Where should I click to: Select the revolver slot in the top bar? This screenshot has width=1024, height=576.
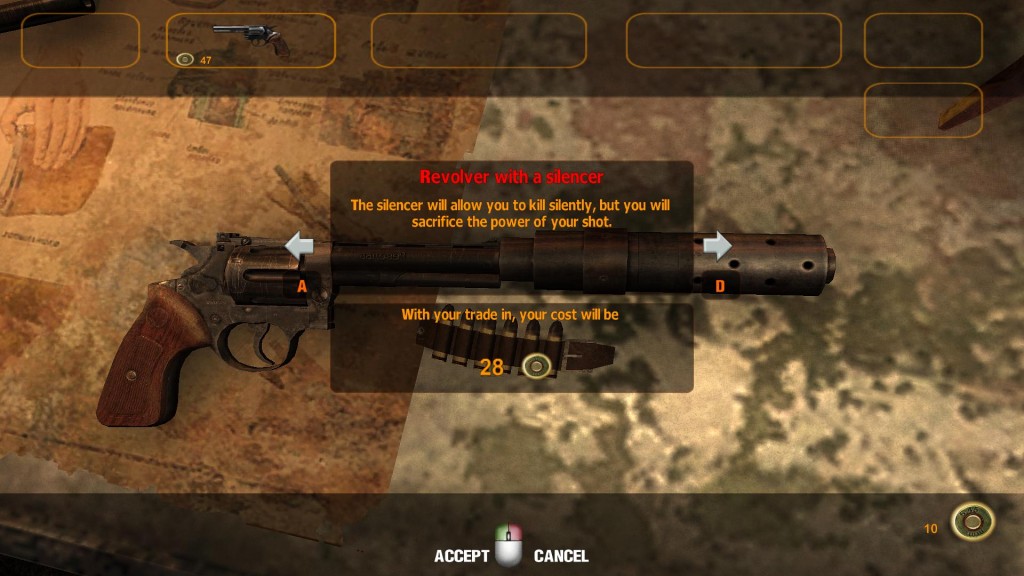point(250,41)
